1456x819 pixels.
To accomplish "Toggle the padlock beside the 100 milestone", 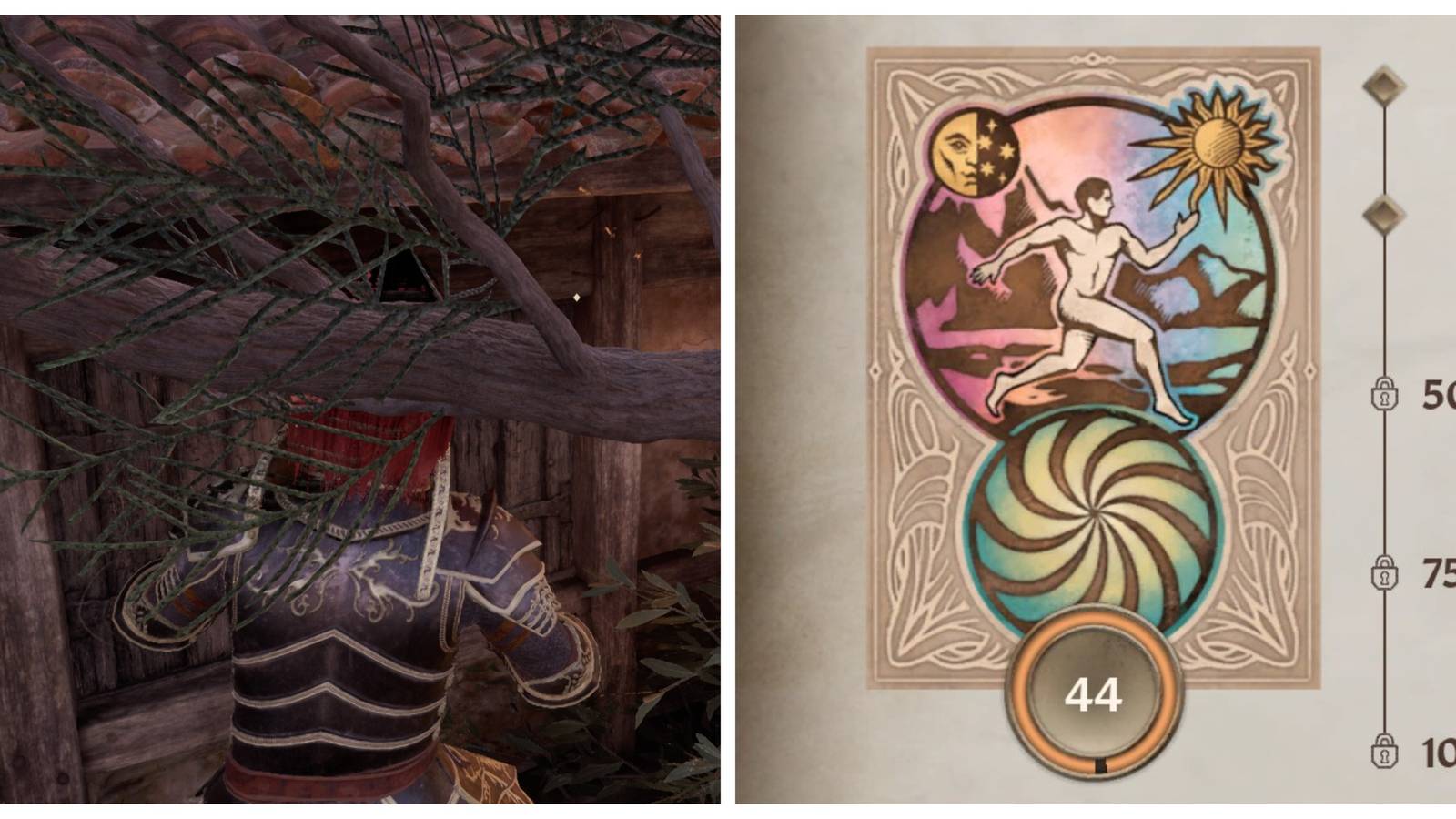I will (1385, 753).
